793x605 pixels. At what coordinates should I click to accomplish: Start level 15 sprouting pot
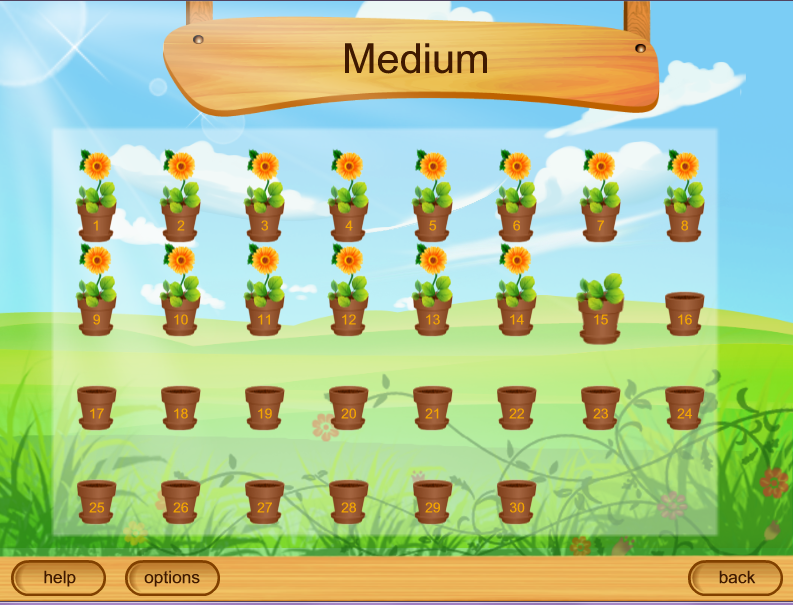pyautogui.click(x=600, y=316)
